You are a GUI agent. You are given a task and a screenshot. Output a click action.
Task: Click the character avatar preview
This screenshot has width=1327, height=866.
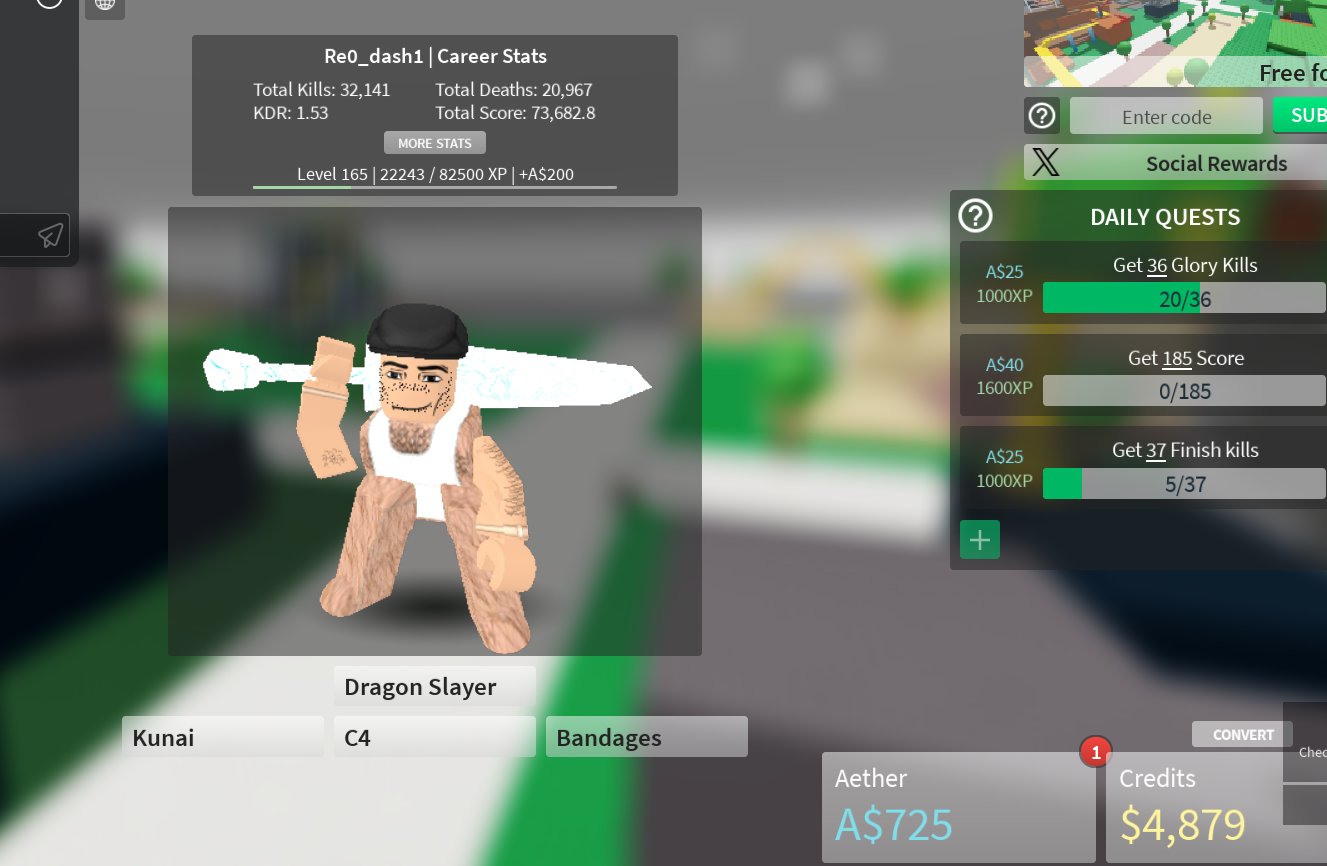[435, 430]
